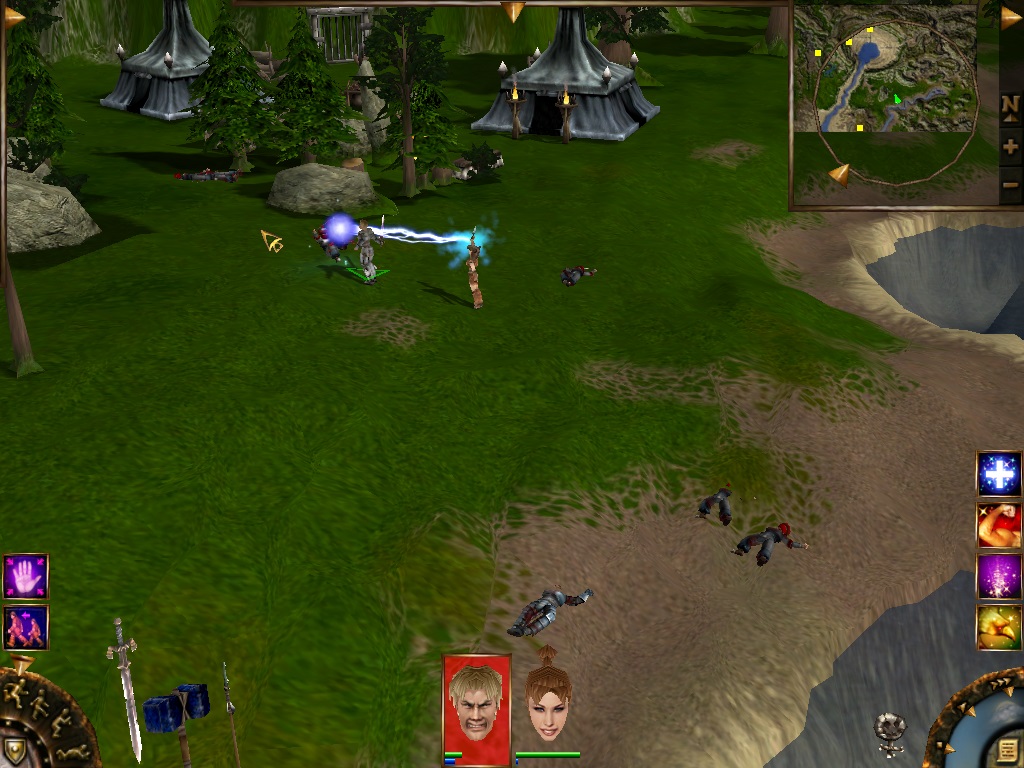
Task: Select the red-haired female hero portrait
Action: [x=548, y=704]
